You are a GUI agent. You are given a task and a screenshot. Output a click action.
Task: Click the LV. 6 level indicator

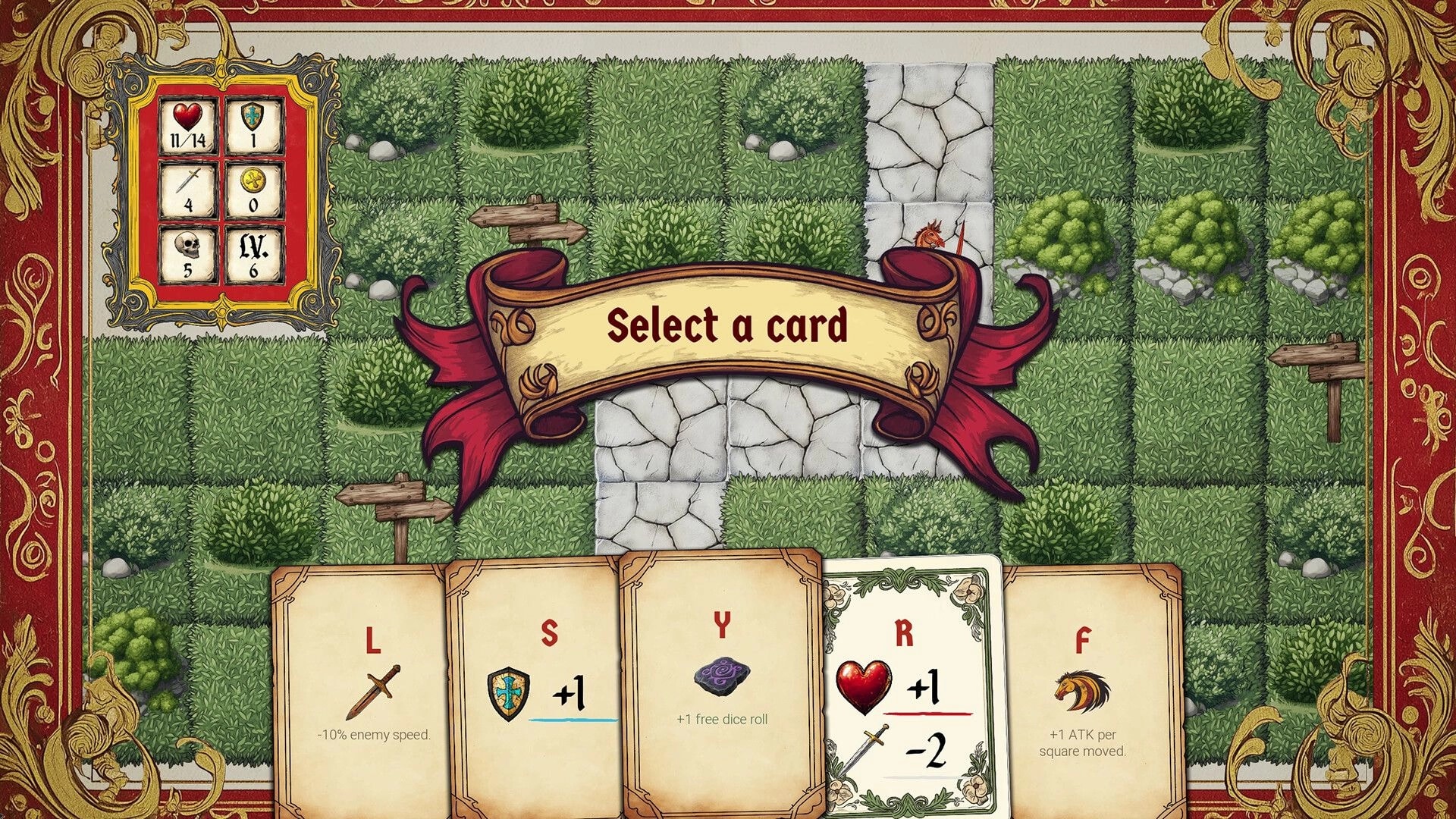point(256,252)
